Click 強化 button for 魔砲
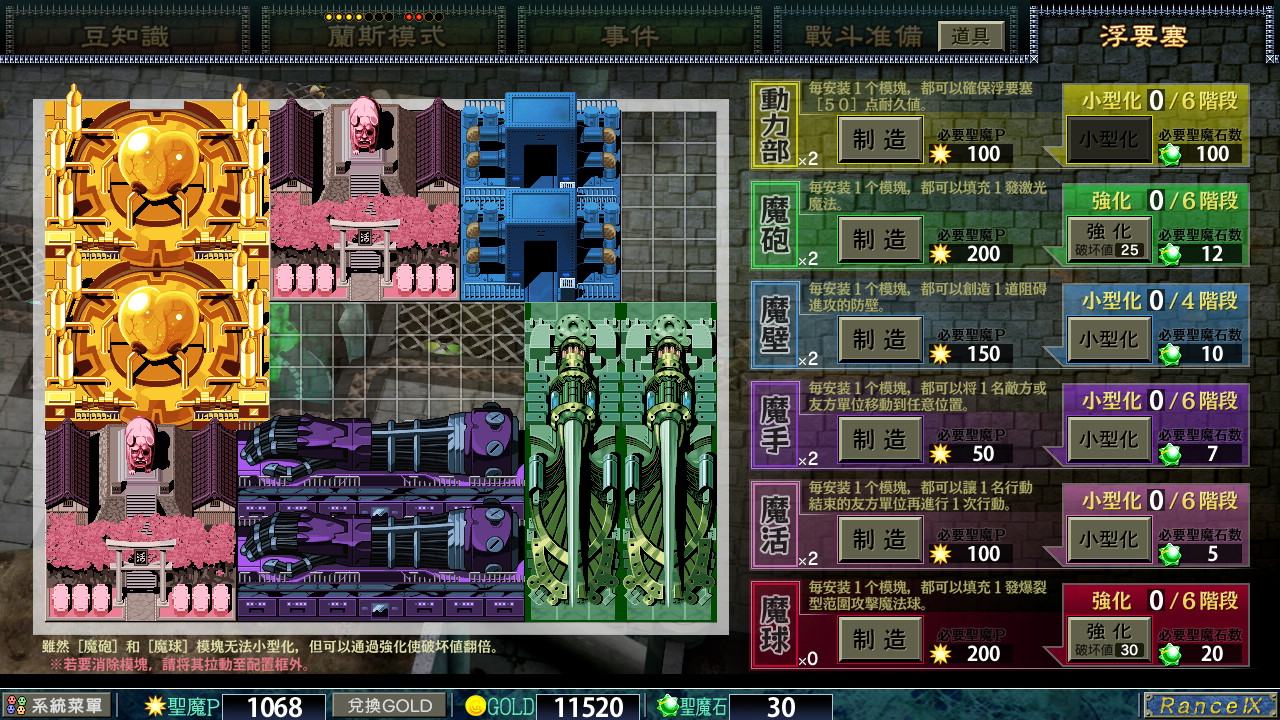 [x=1108, y=237]
